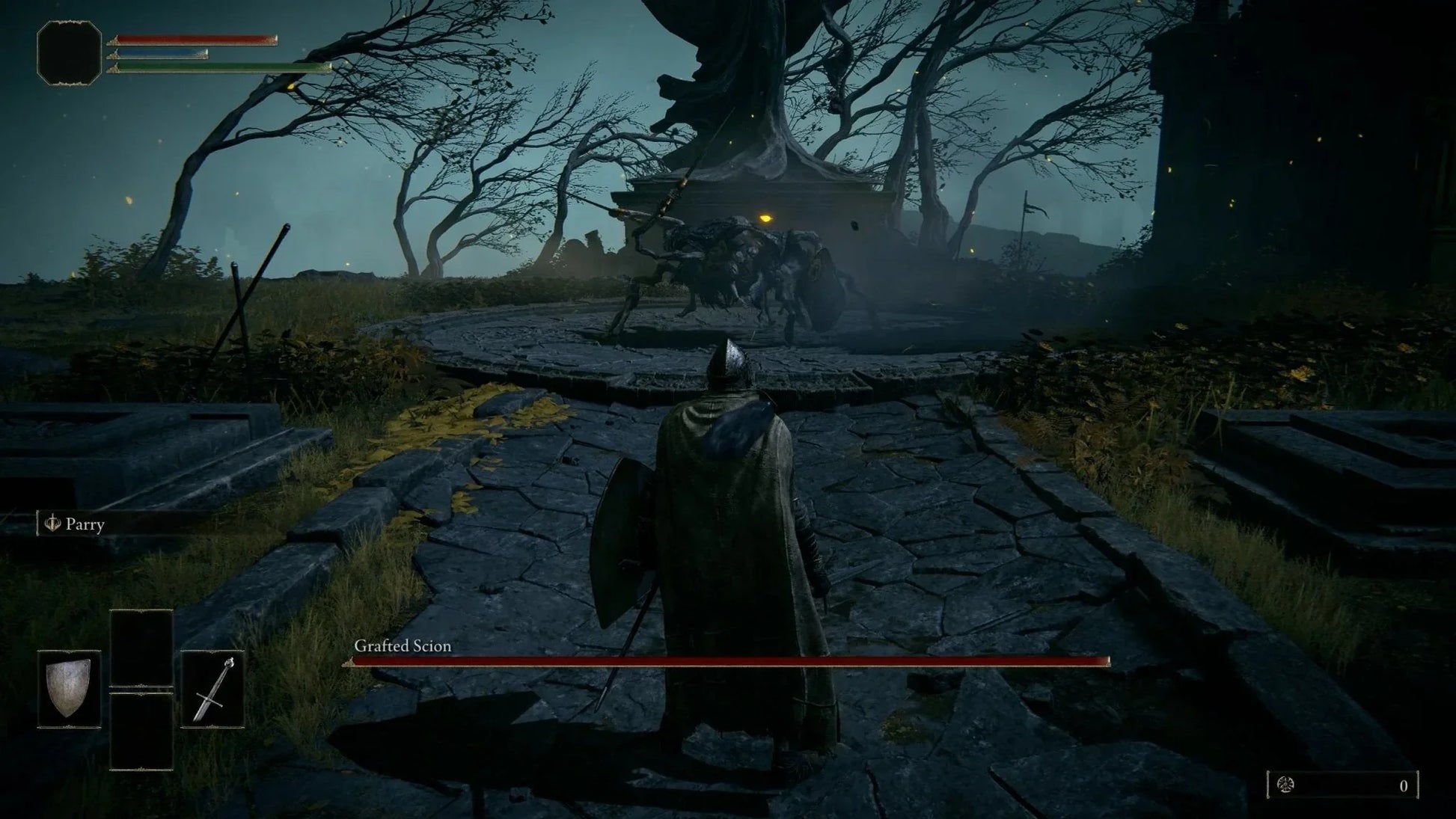Select the shield equipment slot
The image size is (1456, 819).
(70, 688)
